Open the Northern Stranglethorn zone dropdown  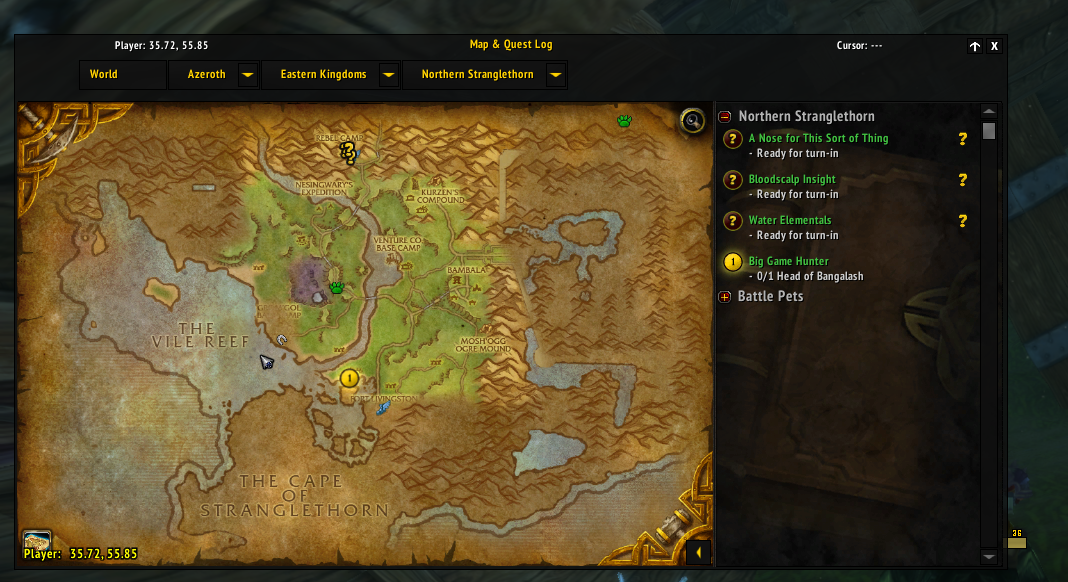pos(556,75)
